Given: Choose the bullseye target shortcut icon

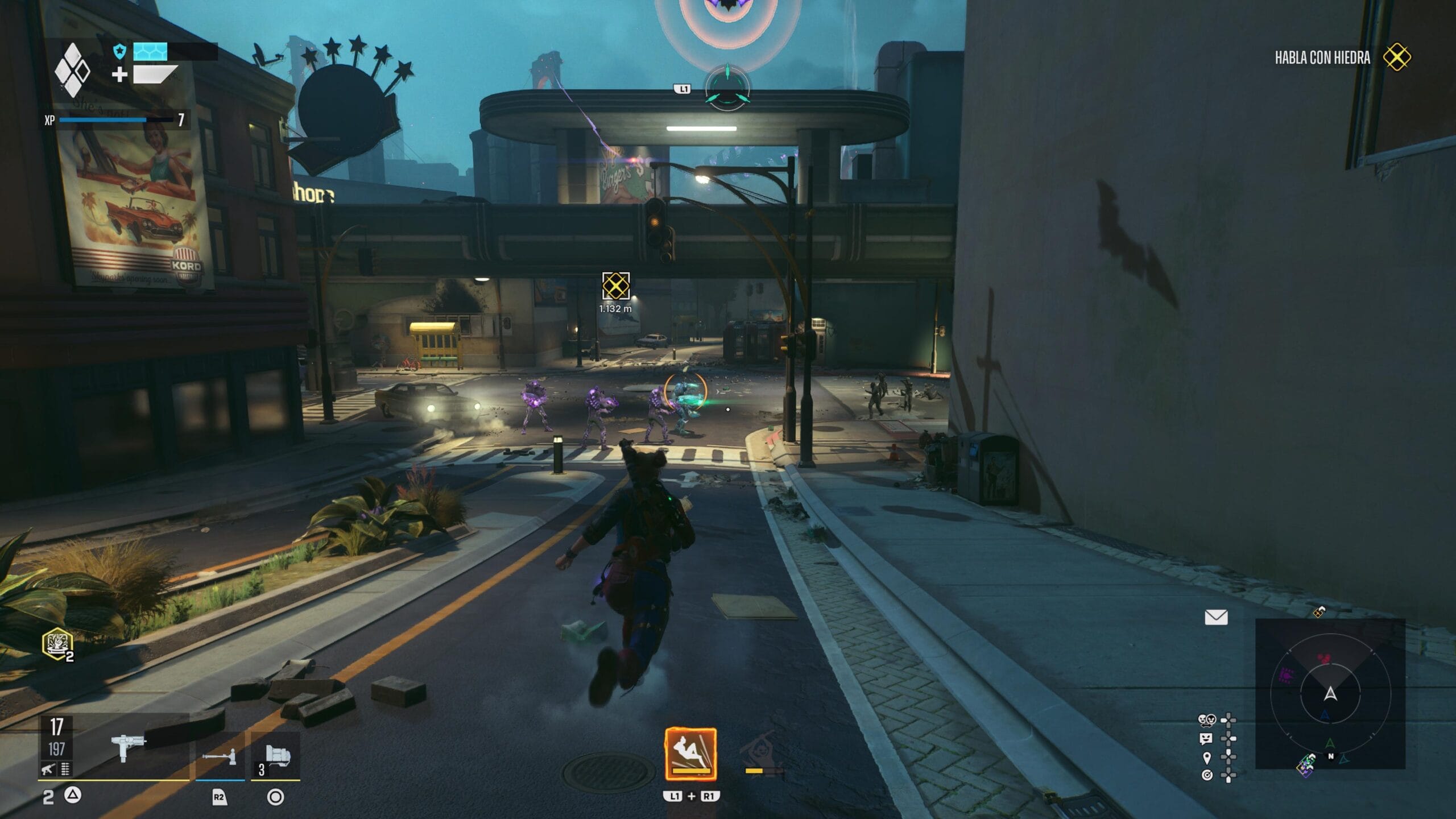Looking at the screenshot, I should coord(1207,775).
